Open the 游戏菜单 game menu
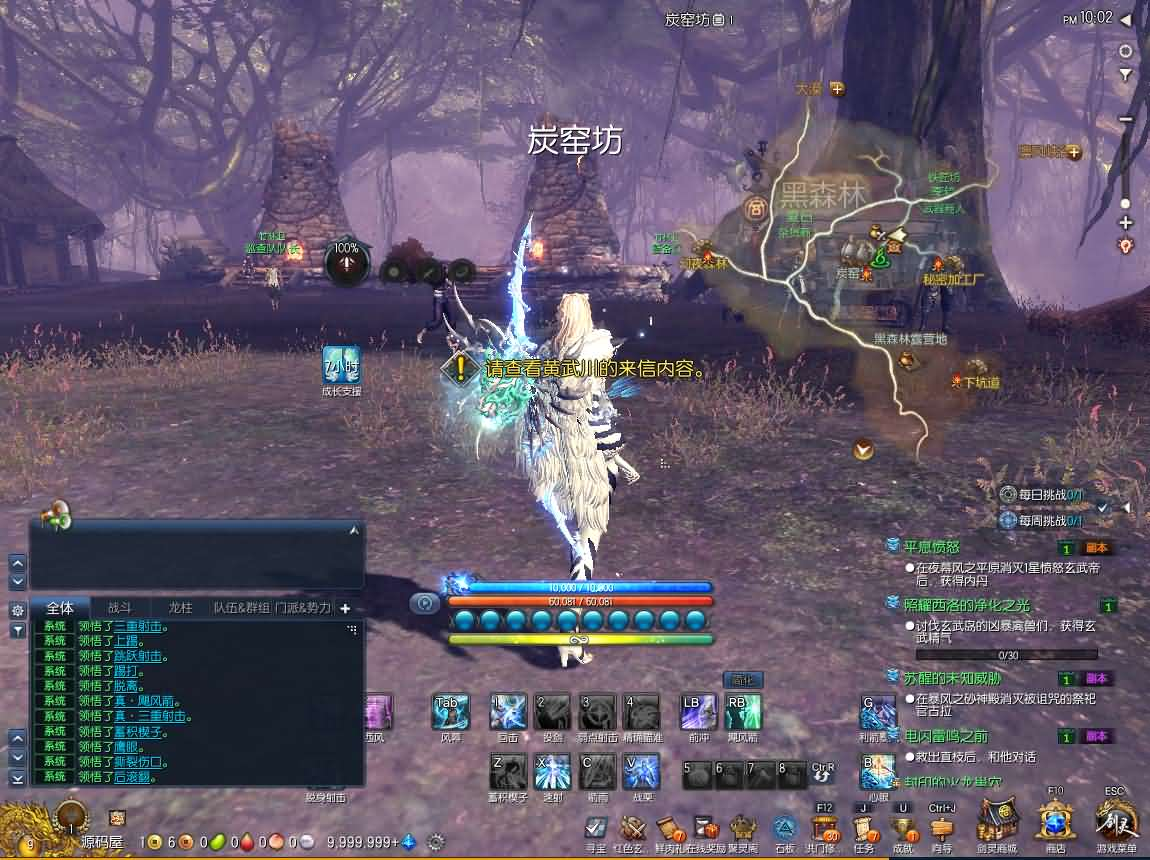Viewport: 1150px width, 860px height. [1116, 821]
